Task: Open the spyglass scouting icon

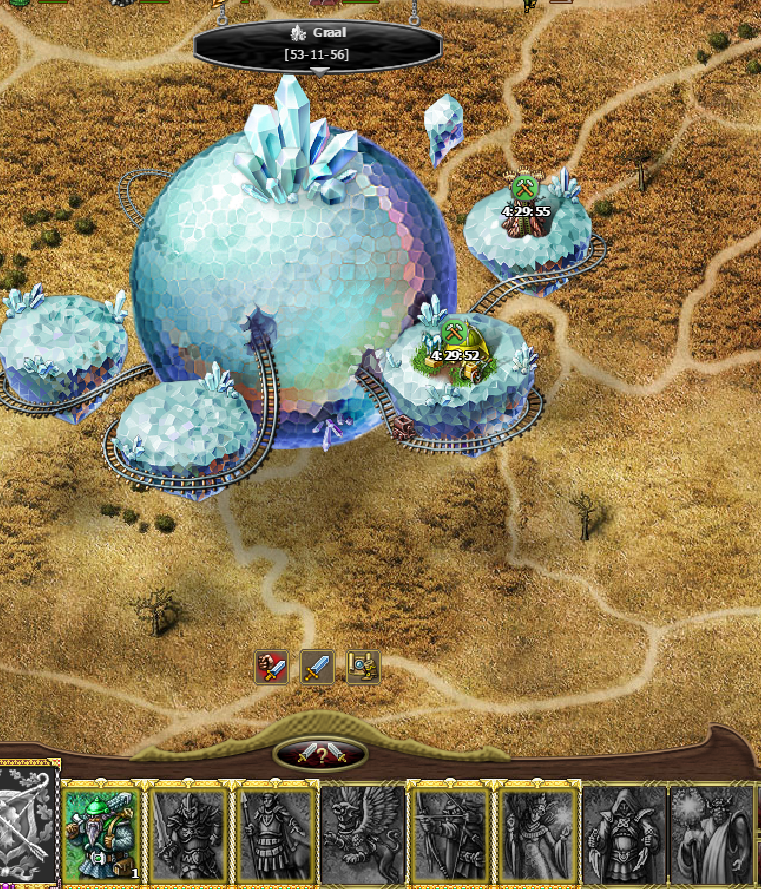Action: [363, 666]
